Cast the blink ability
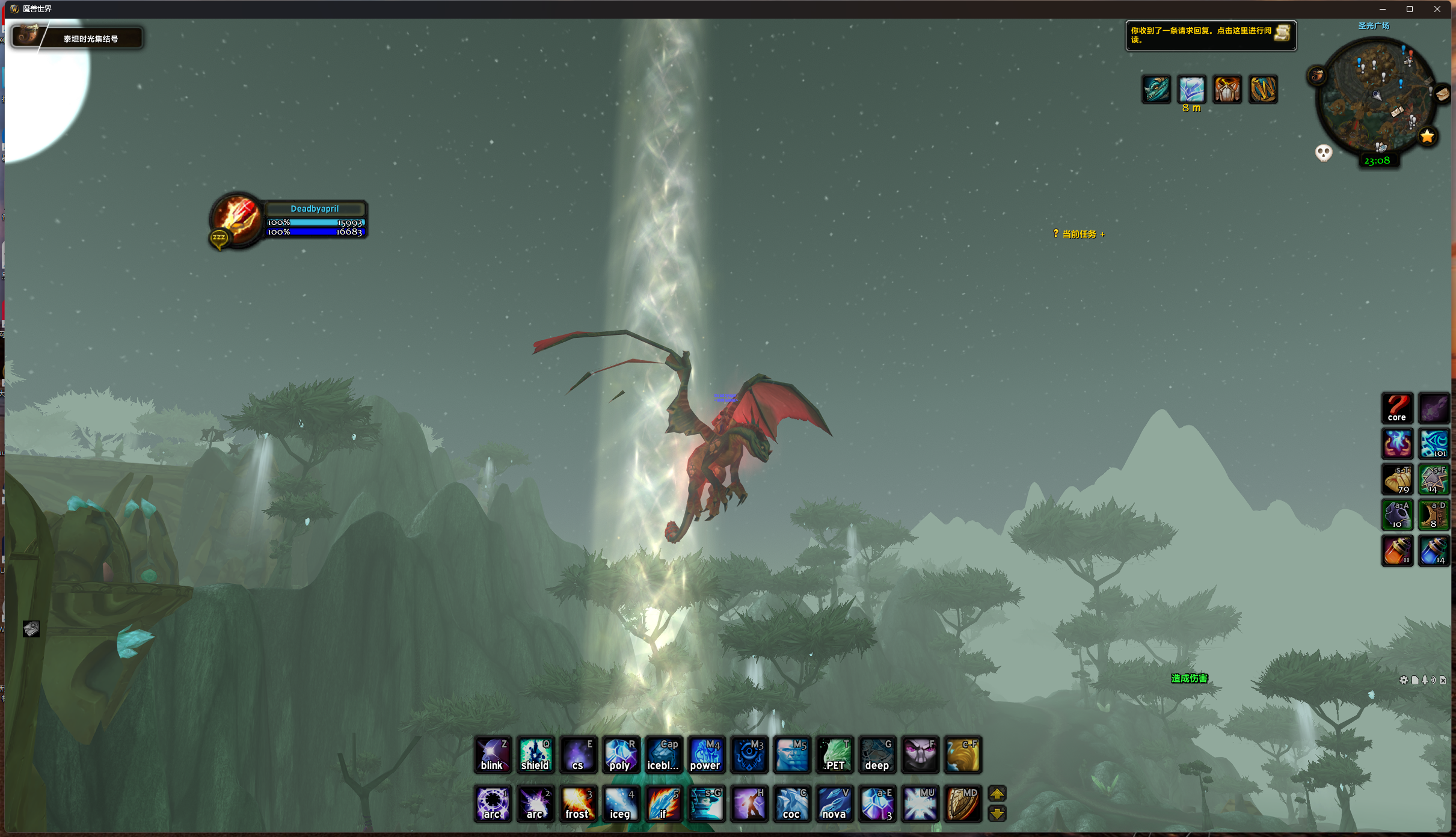The image size is (1456, 837). (x=493, y=755)
